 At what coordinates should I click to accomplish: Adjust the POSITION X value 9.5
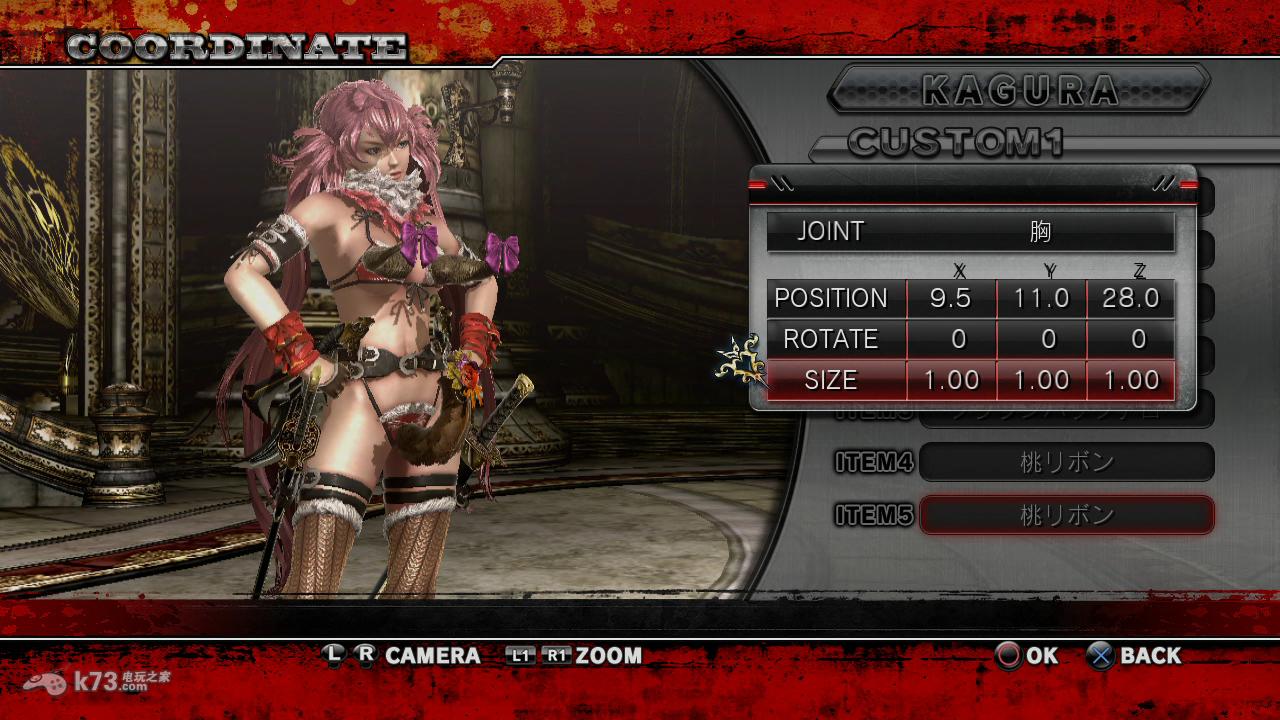pyautogui.click(x=951, y=299)
